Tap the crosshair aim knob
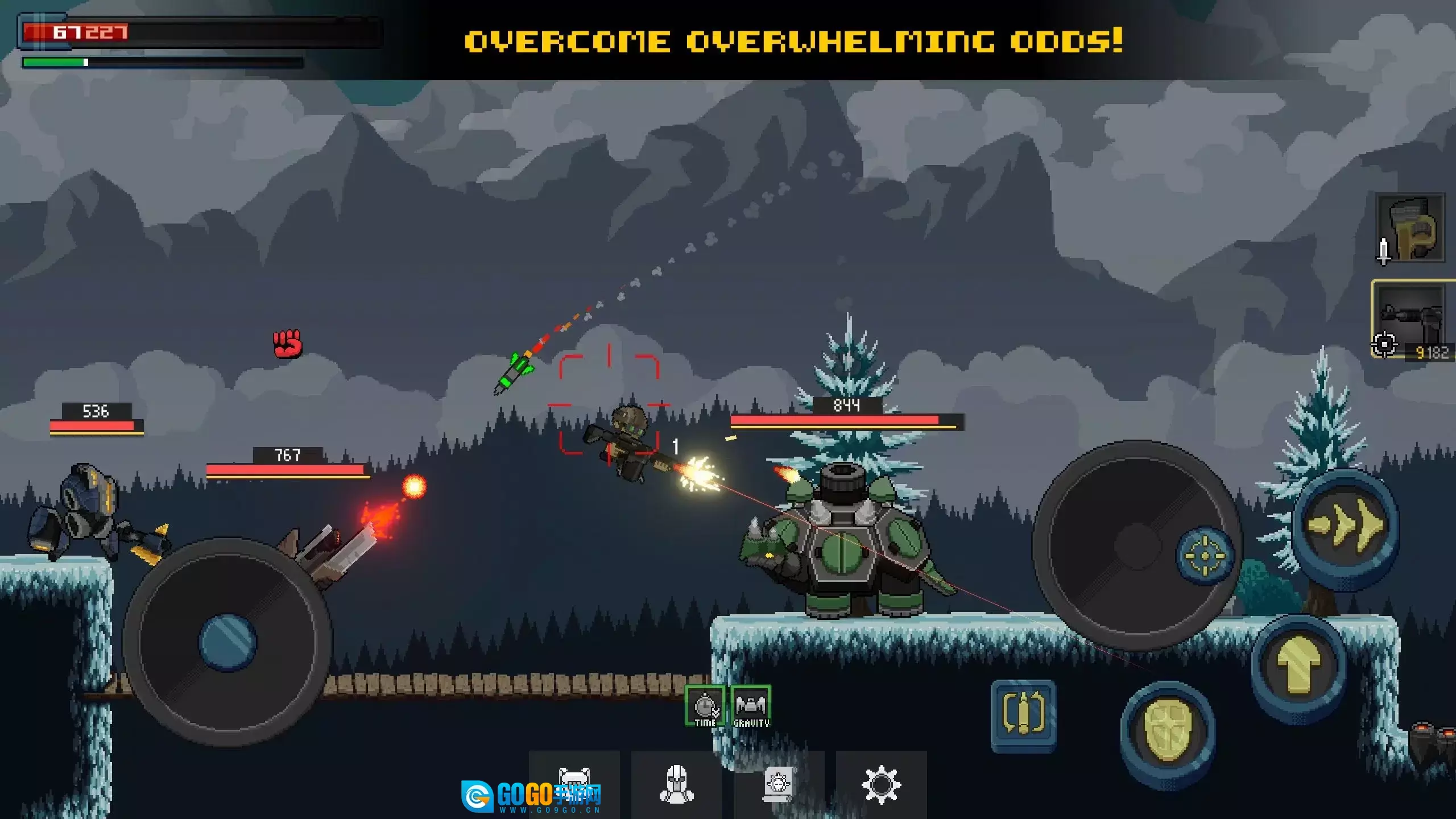Viewport: 1456px width, 819px height. coord(1205,555)
